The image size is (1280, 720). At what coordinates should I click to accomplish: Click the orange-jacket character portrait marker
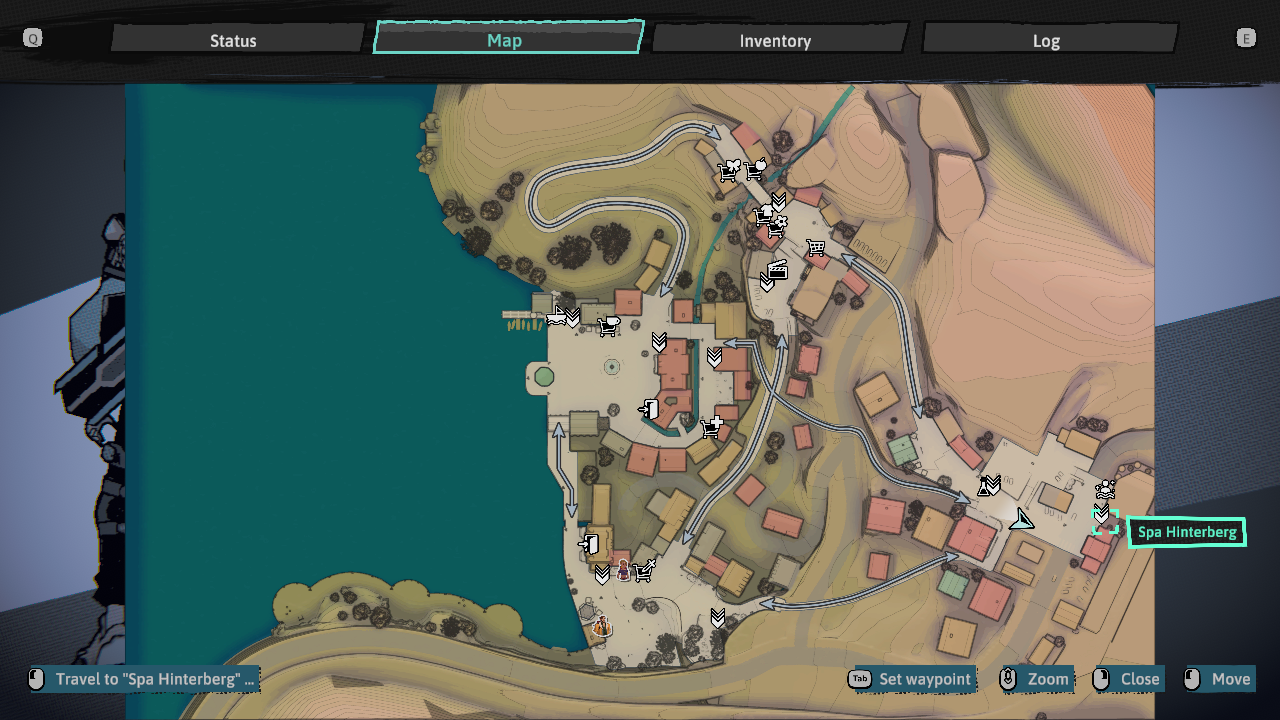[602, 627]
